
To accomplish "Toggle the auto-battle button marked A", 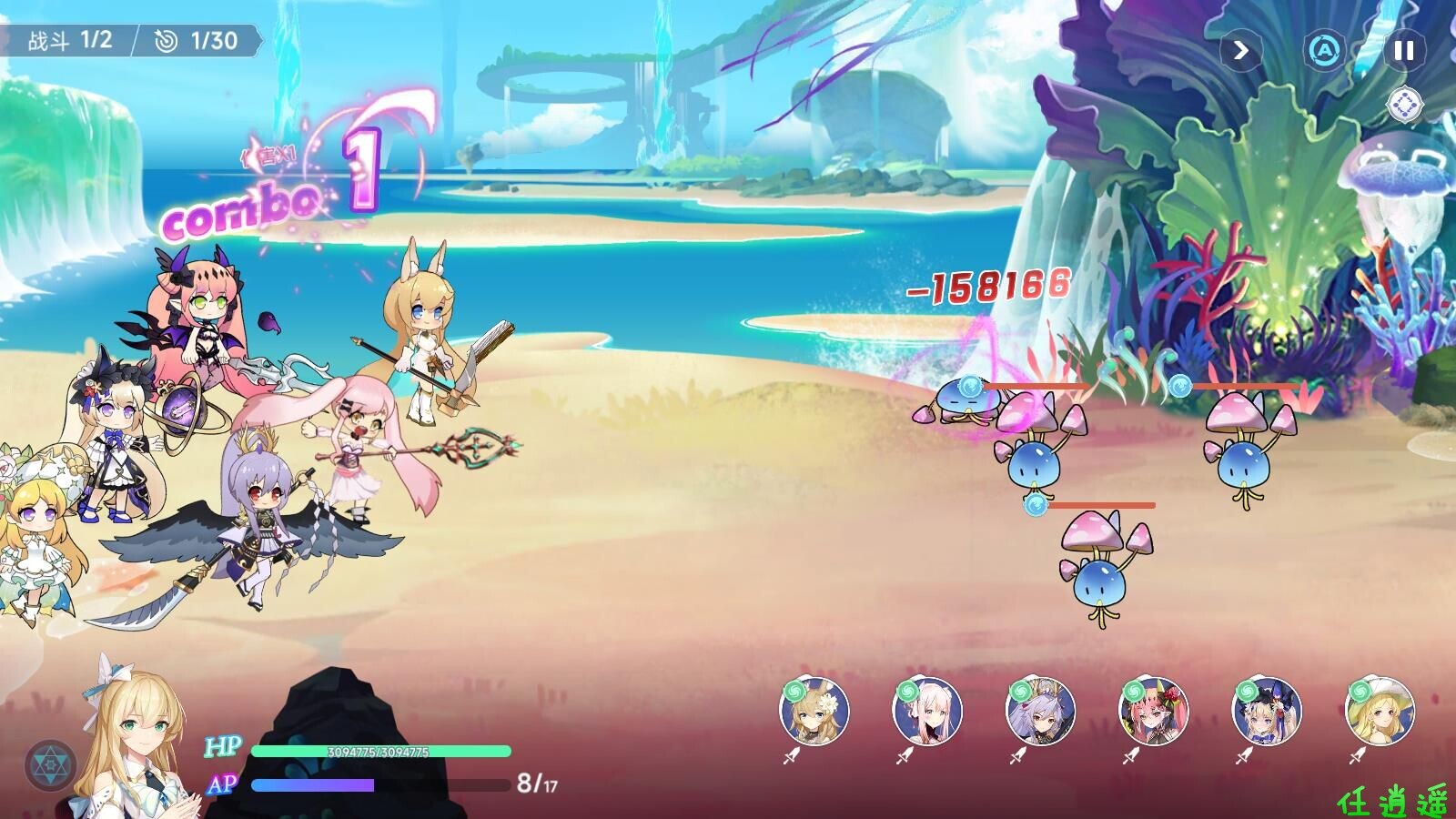I will tap(1324, 51).
